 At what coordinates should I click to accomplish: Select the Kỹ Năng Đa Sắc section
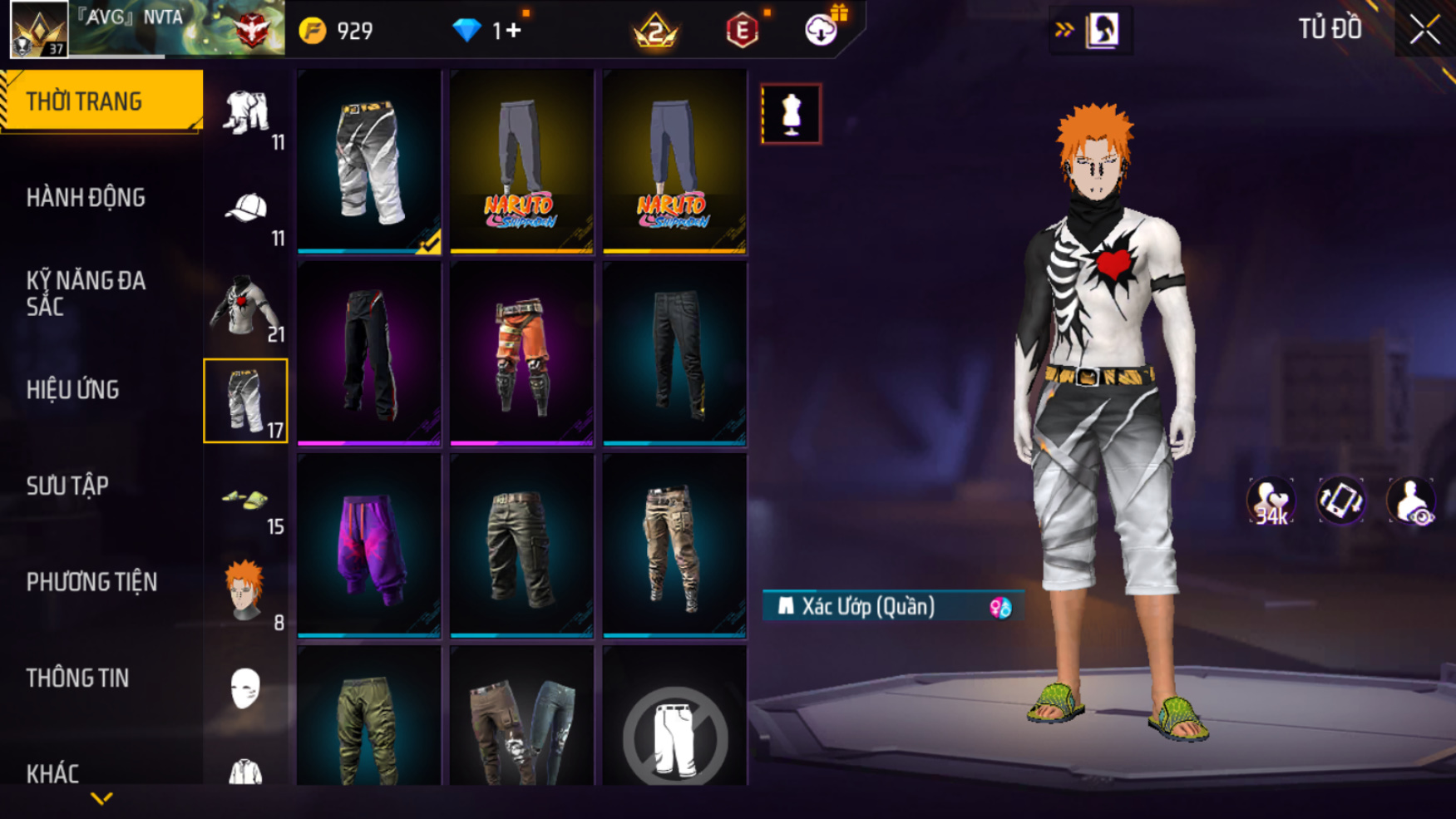pyautogui.click(x=86, y=293)
